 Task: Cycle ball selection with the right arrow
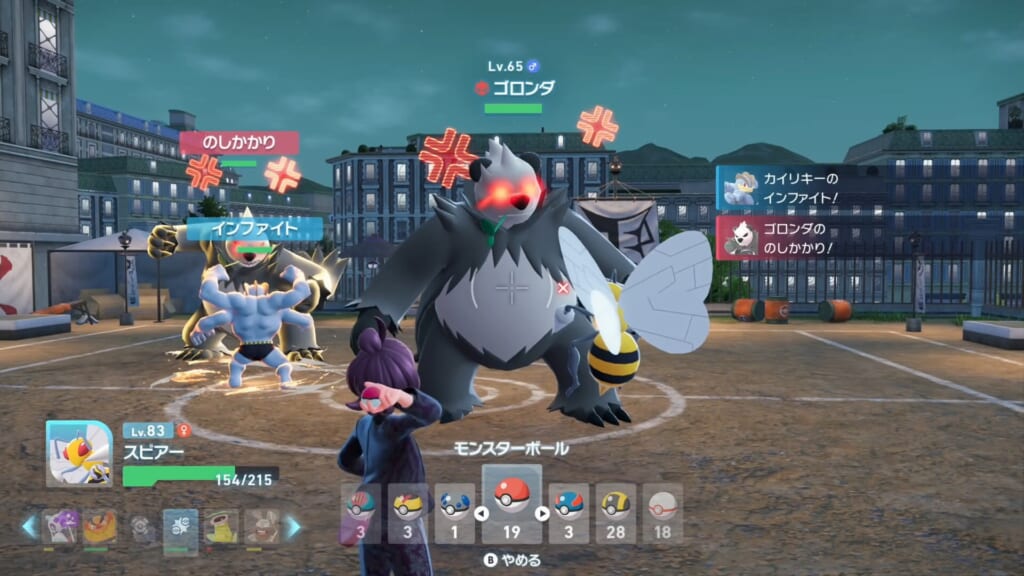pyautogui.click(x=541, y=514)
